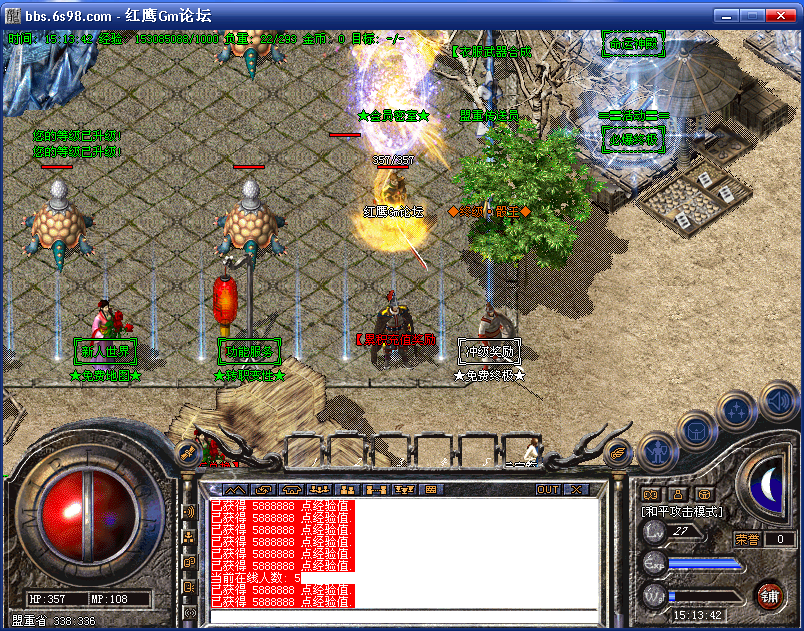
Task: Open the skills round button
Action: pos(735,410)
